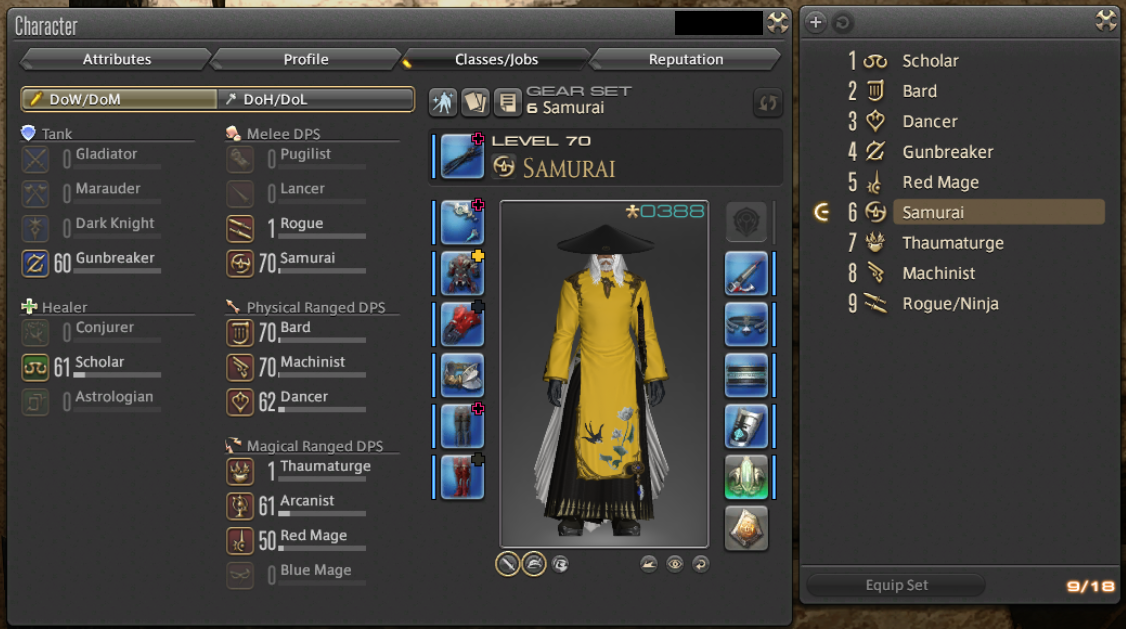Add a new gear set with plus button
Image resolution: width=1126 pixels, height=629 pixels.
click(816, 22)
